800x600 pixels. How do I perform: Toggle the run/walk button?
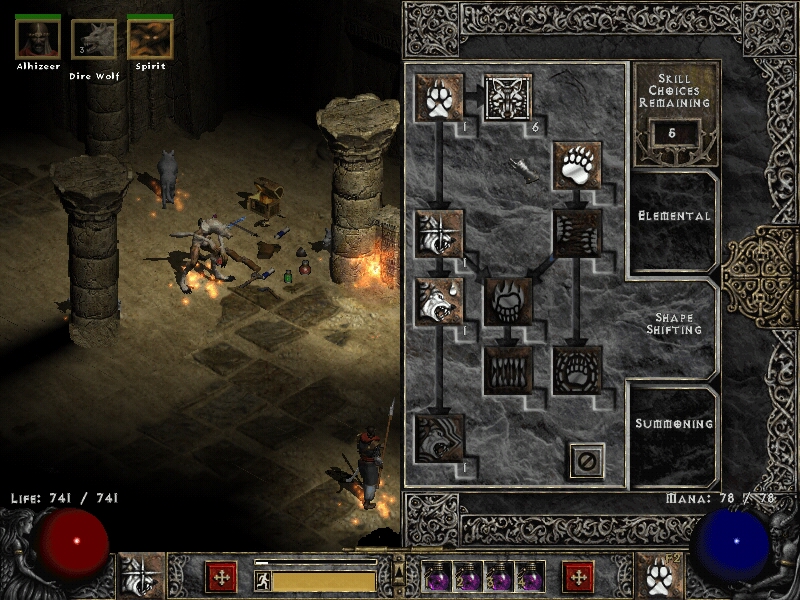pyautogui.click(x=262, y=579)
